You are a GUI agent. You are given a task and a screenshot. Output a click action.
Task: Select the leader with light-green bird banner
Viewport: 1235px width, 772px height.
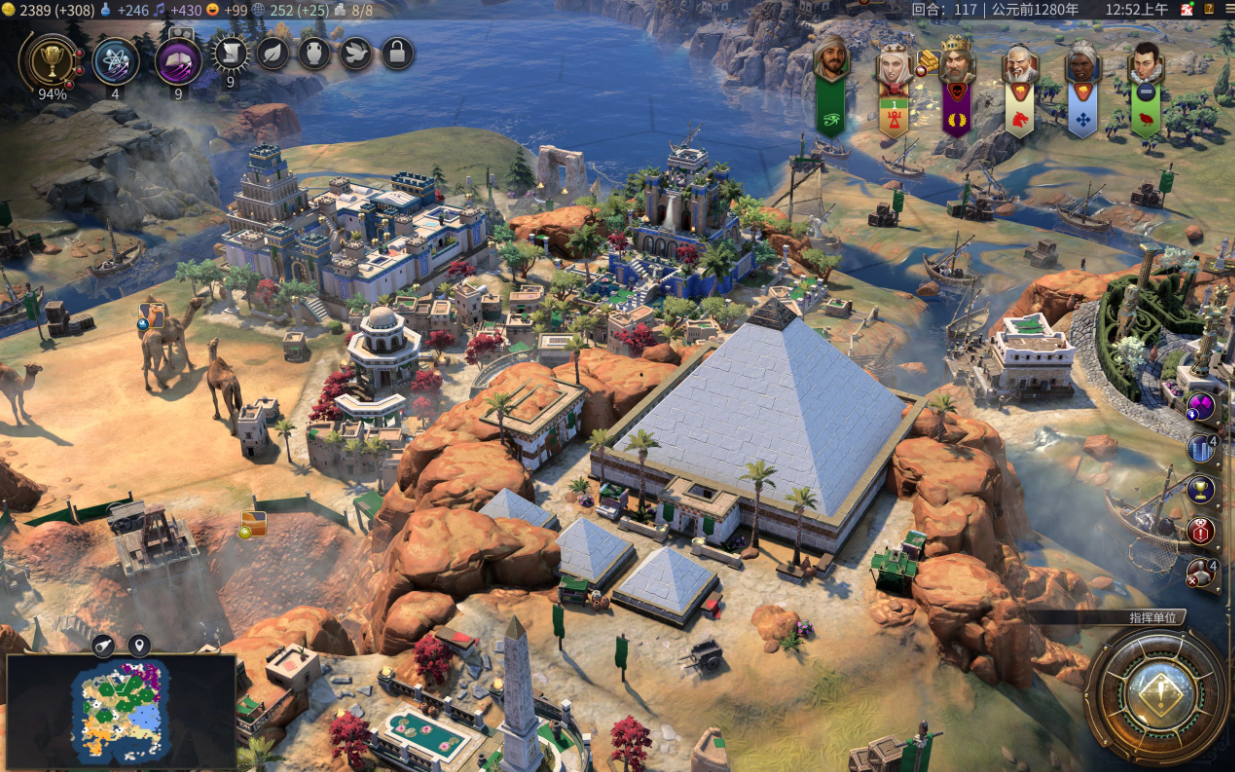tap(1145, 64)
